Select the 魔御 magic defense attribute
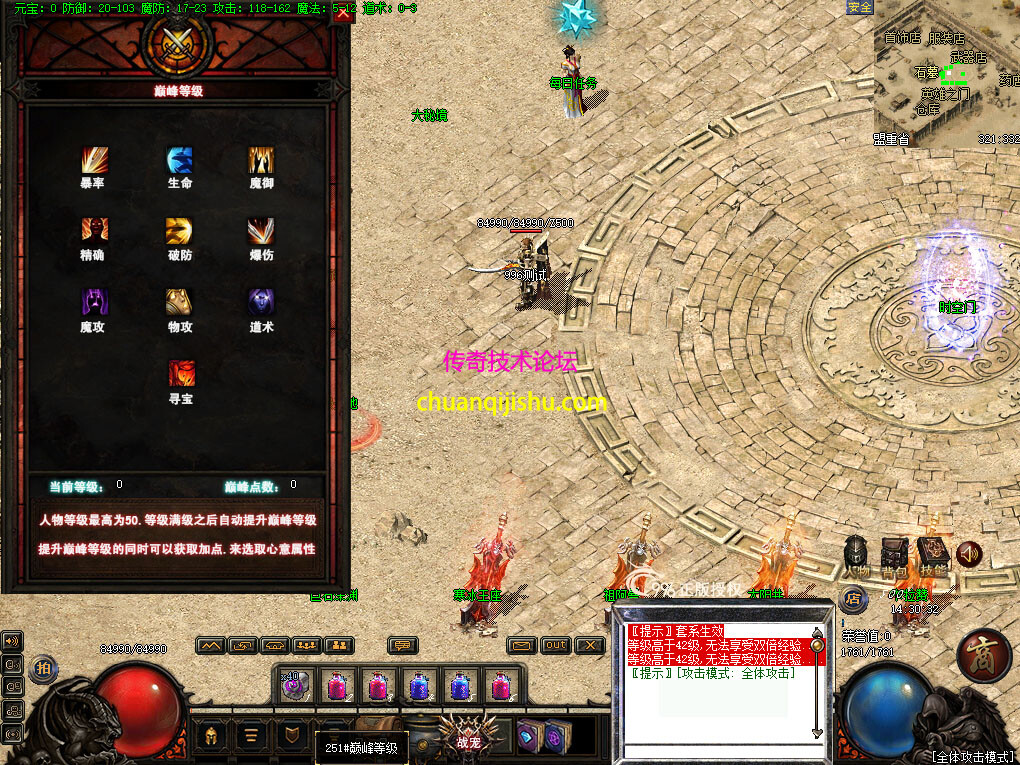Screen dimensions: 1020x765 click(262, 160)
